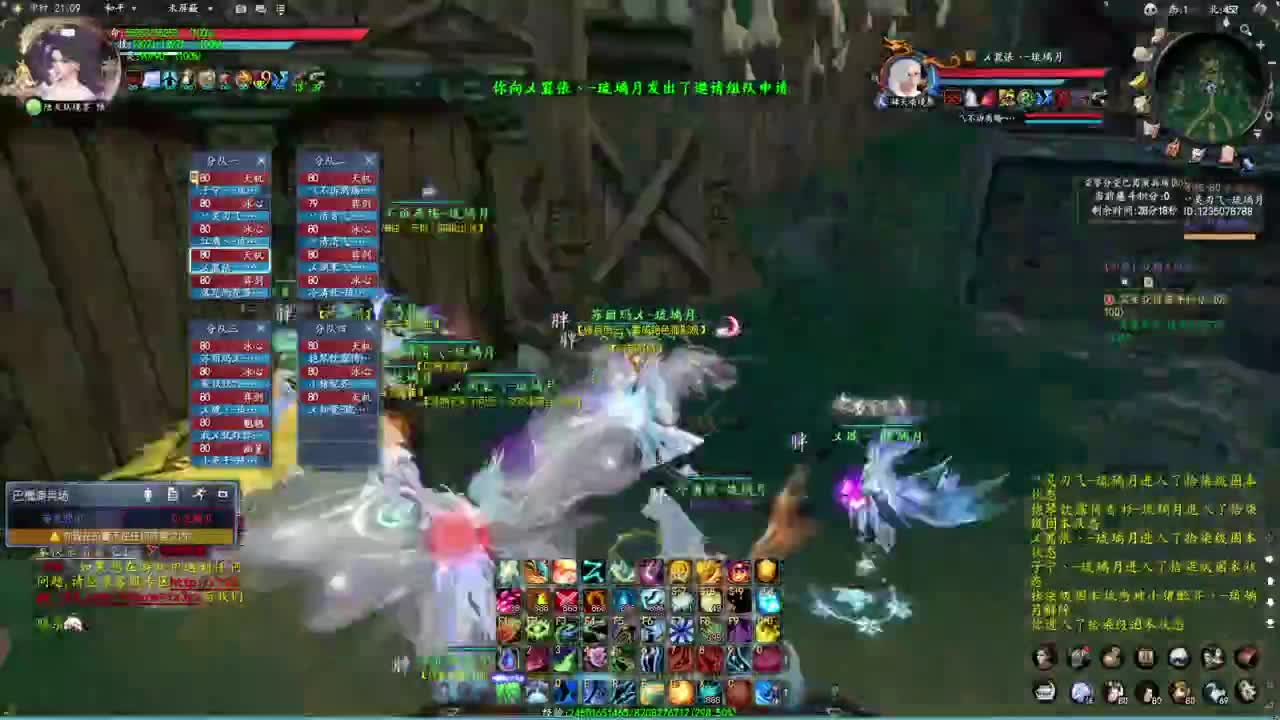This screenshot has width=1280, height=720.
Task: Expand the chat panel with the window expander icon
Action: 222,495
